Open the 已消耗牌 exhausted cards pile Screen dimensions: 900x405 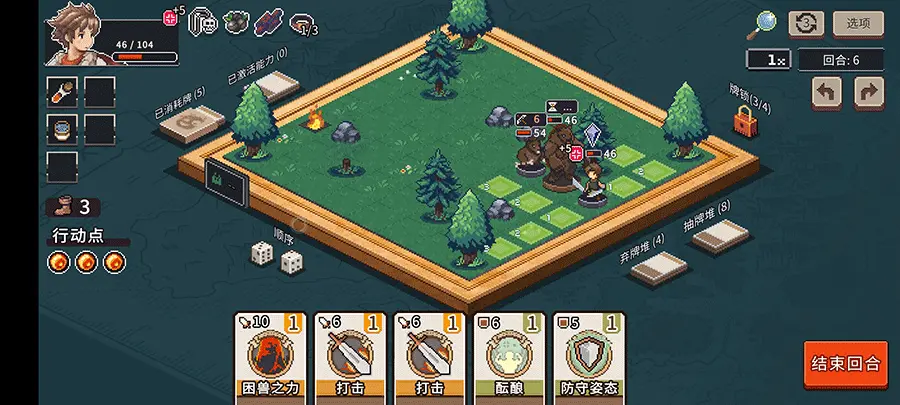[x=193, y=123]
